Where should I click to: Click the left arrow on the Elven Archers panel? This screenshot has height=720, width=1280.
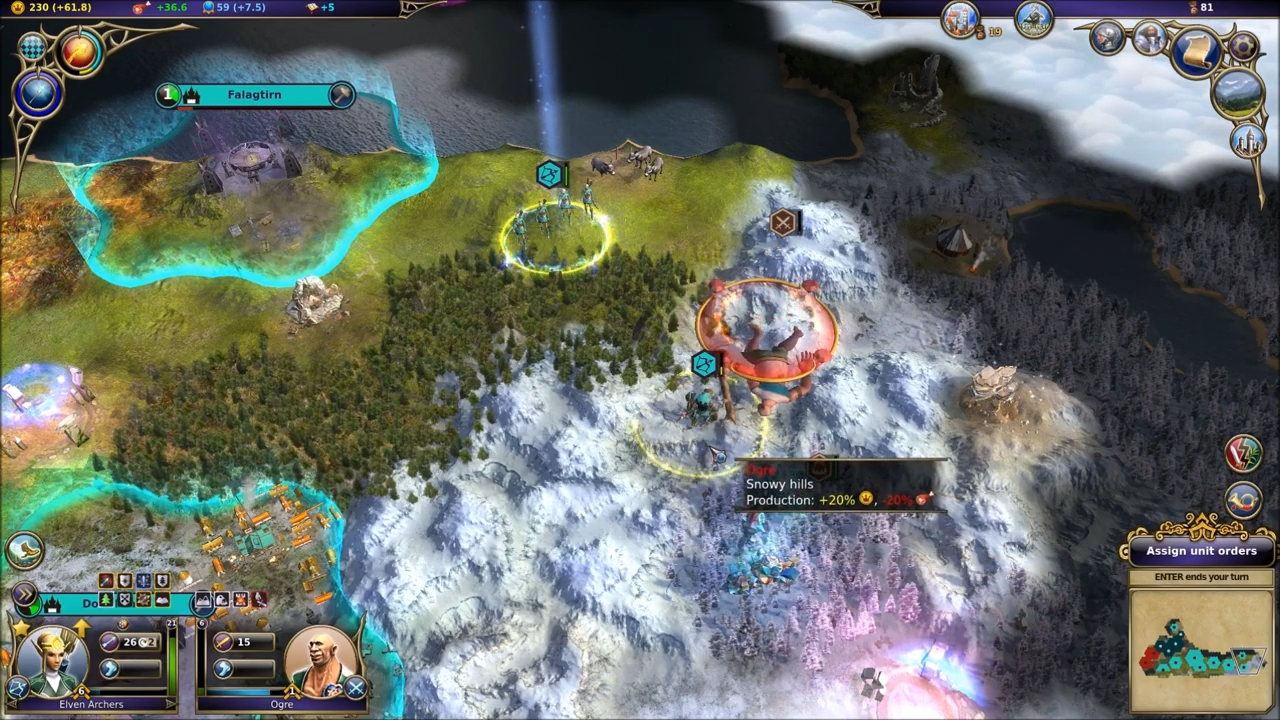tap(10, 704)
